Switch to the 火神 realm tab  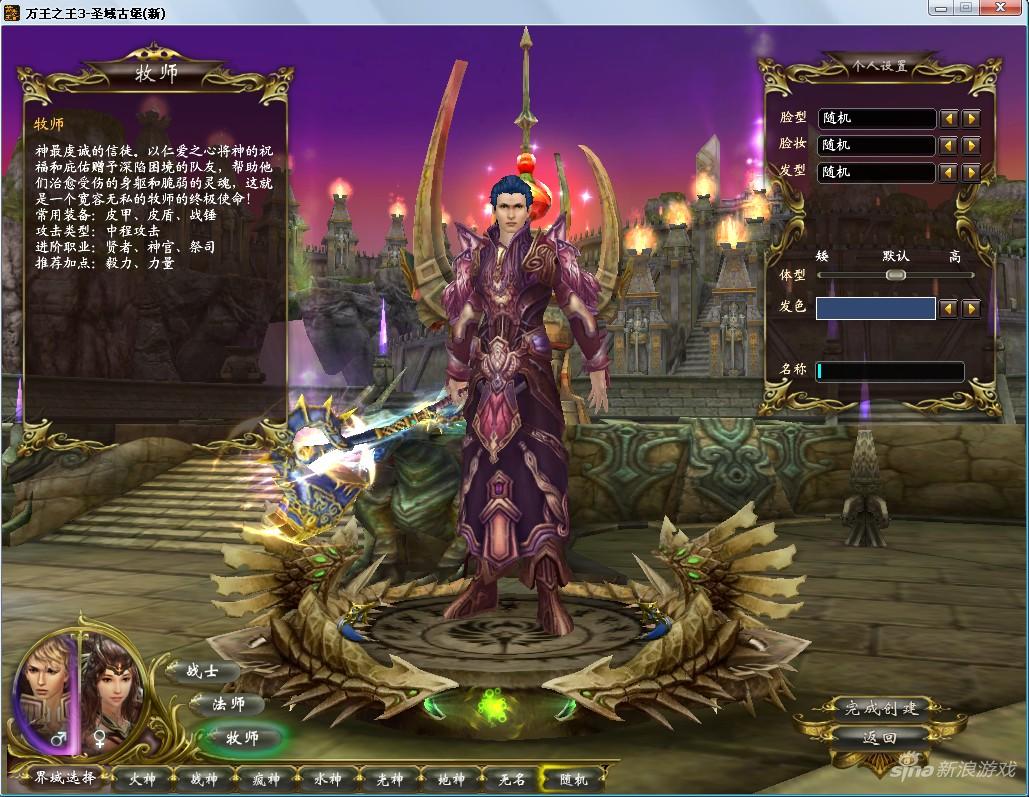point(142,779)
